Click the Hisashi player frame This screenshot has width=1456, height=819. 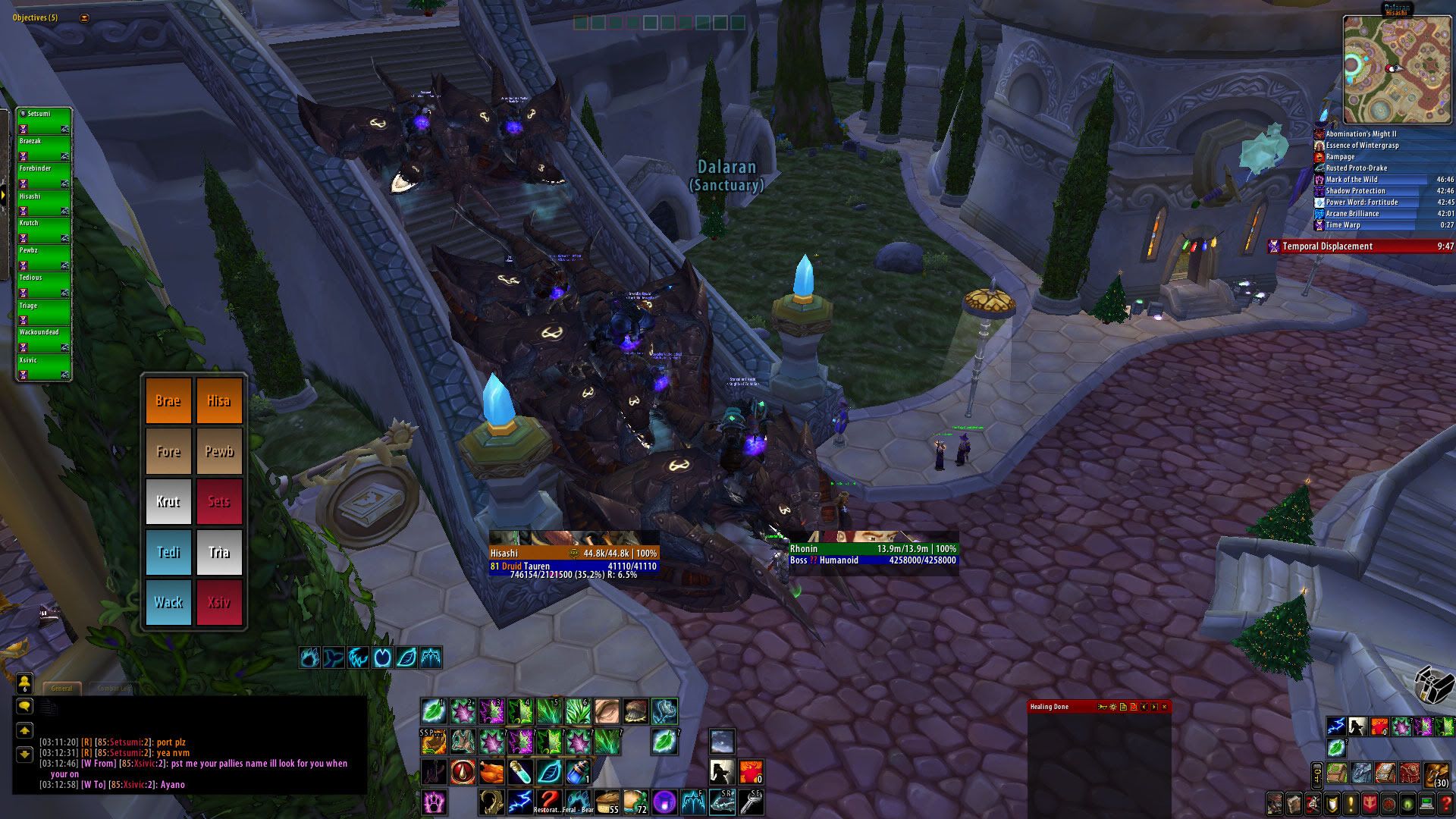[573, 559]
